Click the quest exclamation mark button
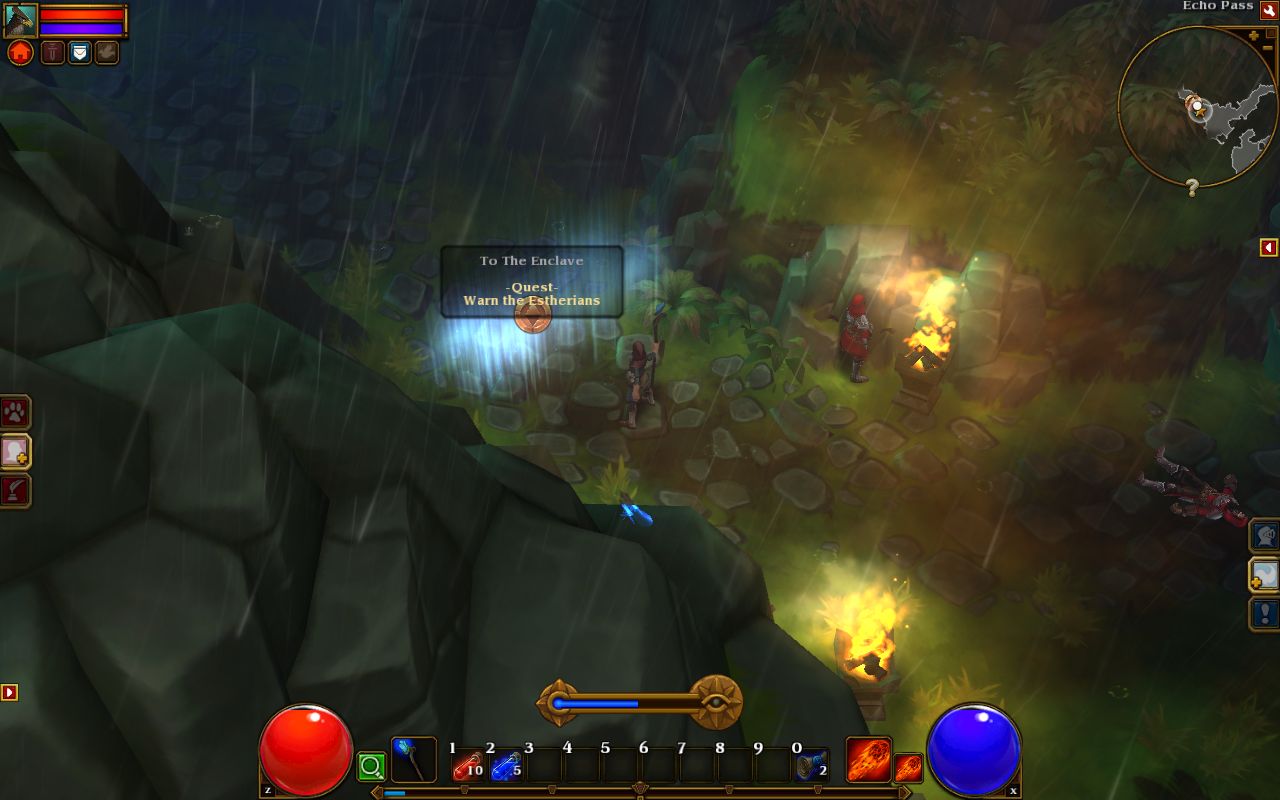The height and width of the screenshot is (800, 1280). coord(1265,613)
